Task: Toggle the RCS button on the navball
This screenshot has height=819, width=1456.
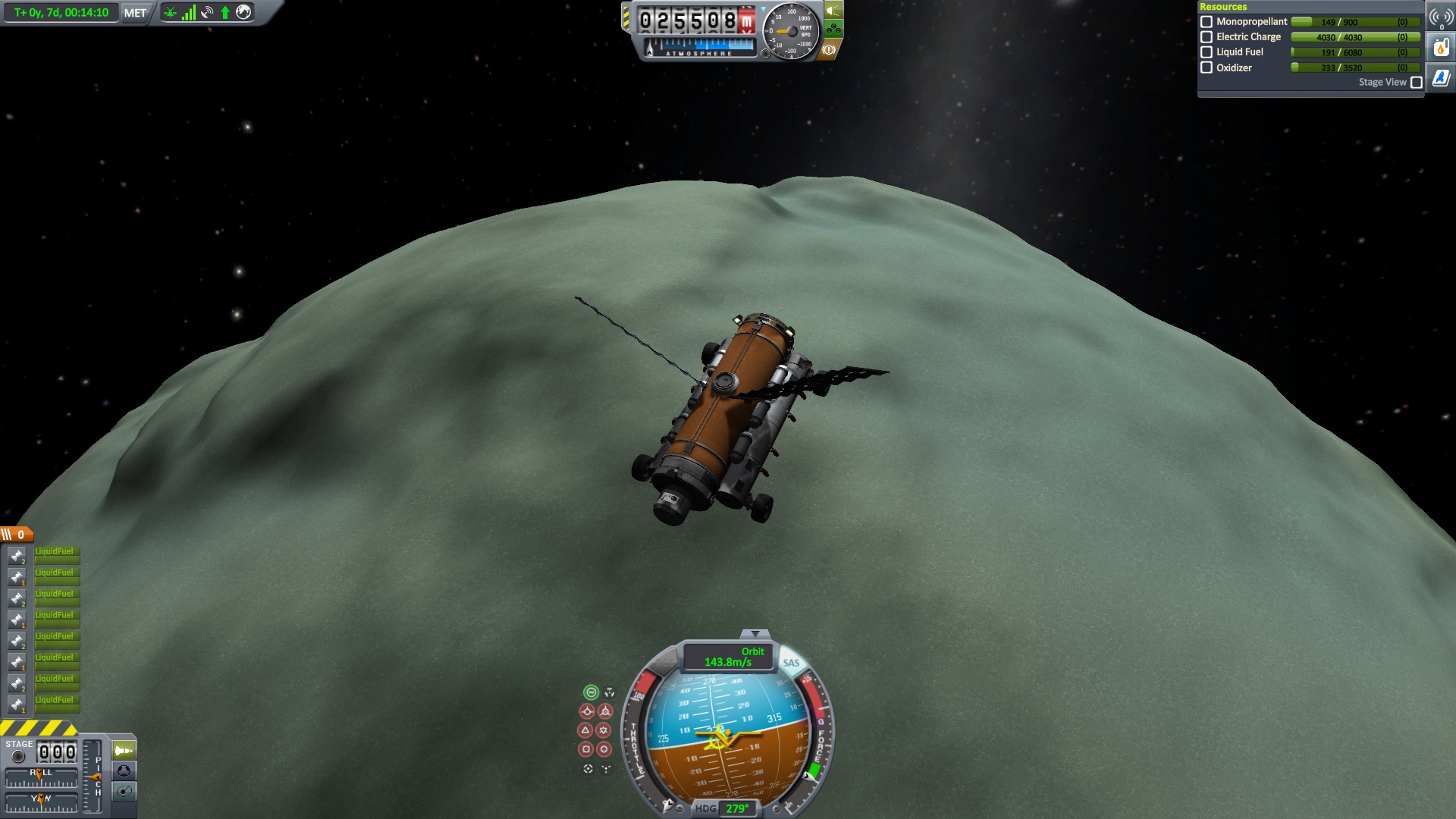Action: [664, 664]
